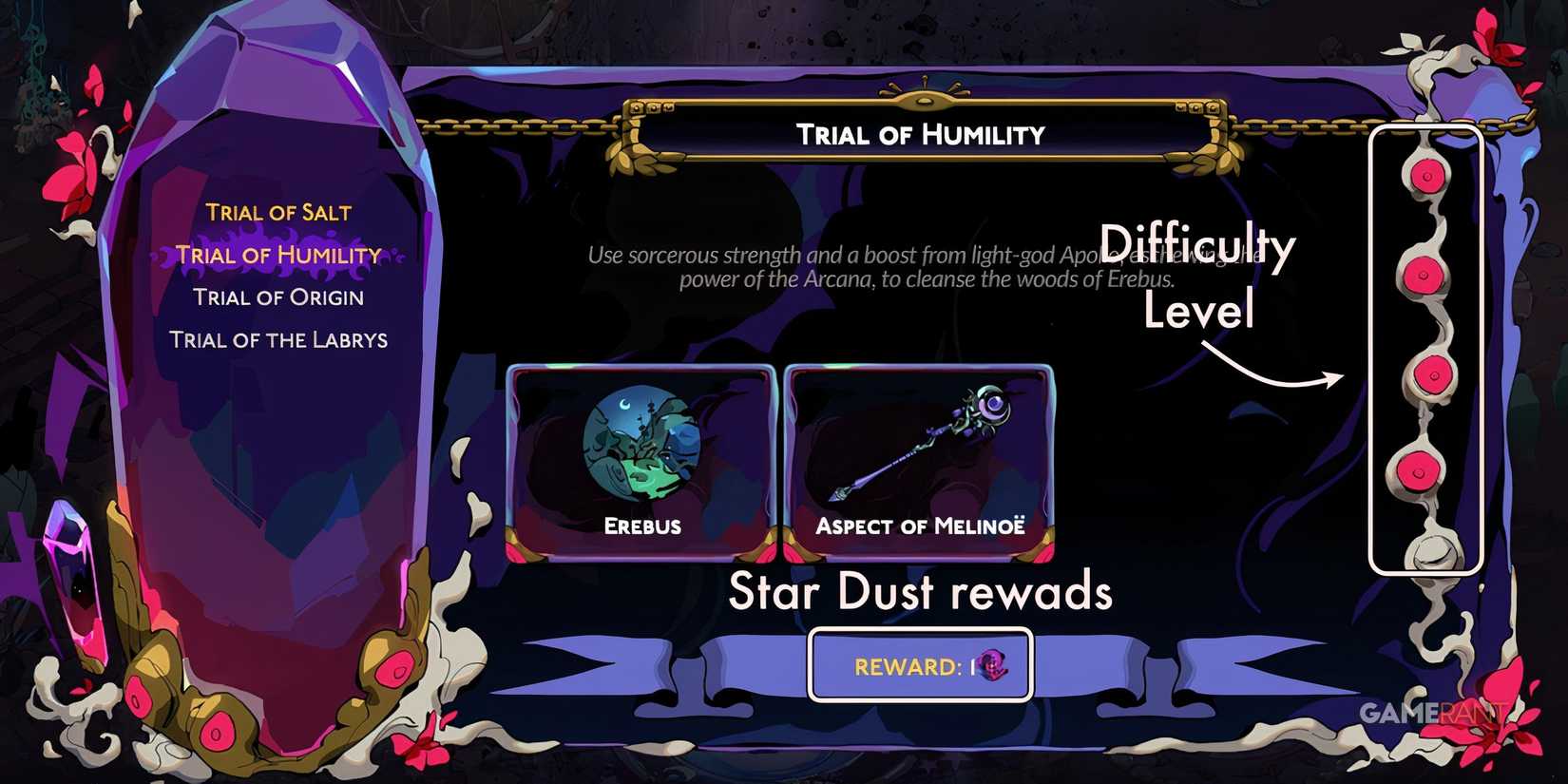Viewport: 1568px width, 784px height.
Task: Select Trial of Salt from the trial list
Action: pos(278,212)
